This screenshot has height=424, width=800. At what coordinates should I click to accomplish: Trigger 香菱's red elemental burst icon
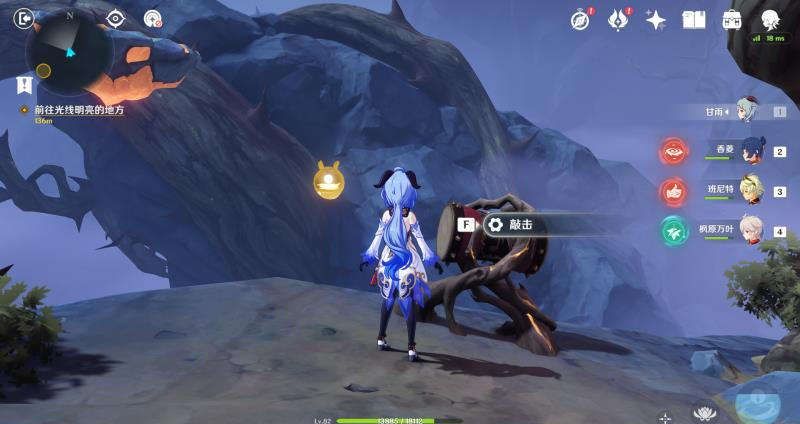[x=674, y=151]
